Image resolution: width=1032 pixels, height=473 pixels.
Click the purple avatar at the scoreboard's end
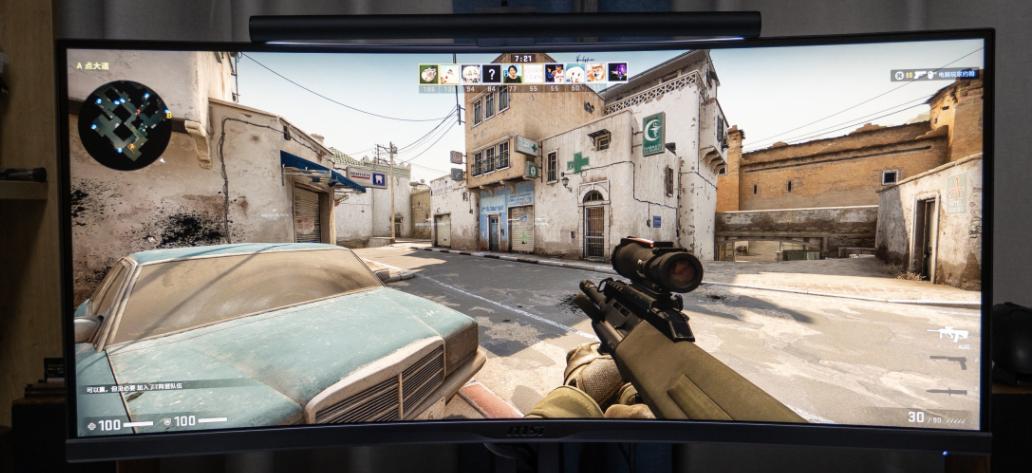617,72
